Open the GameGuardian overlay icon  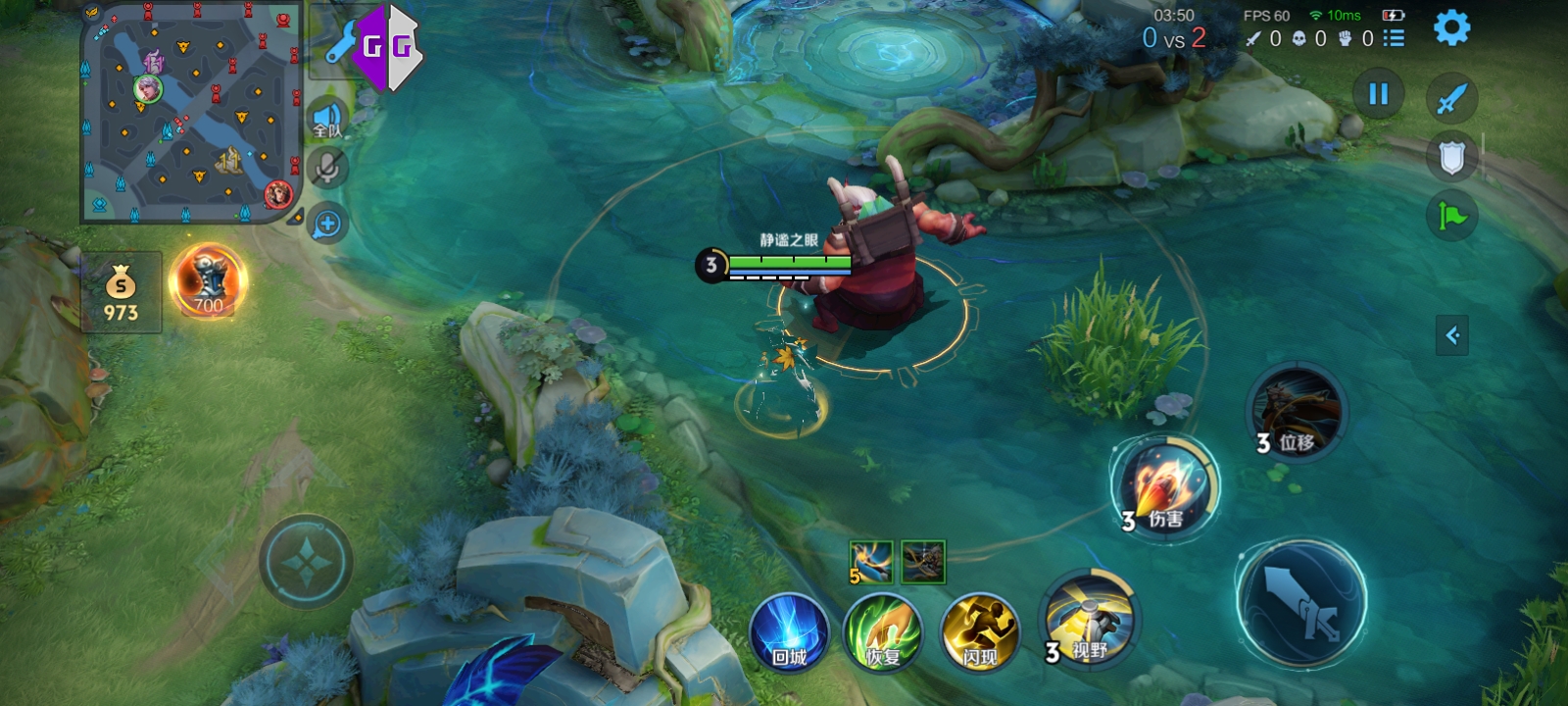386,47
